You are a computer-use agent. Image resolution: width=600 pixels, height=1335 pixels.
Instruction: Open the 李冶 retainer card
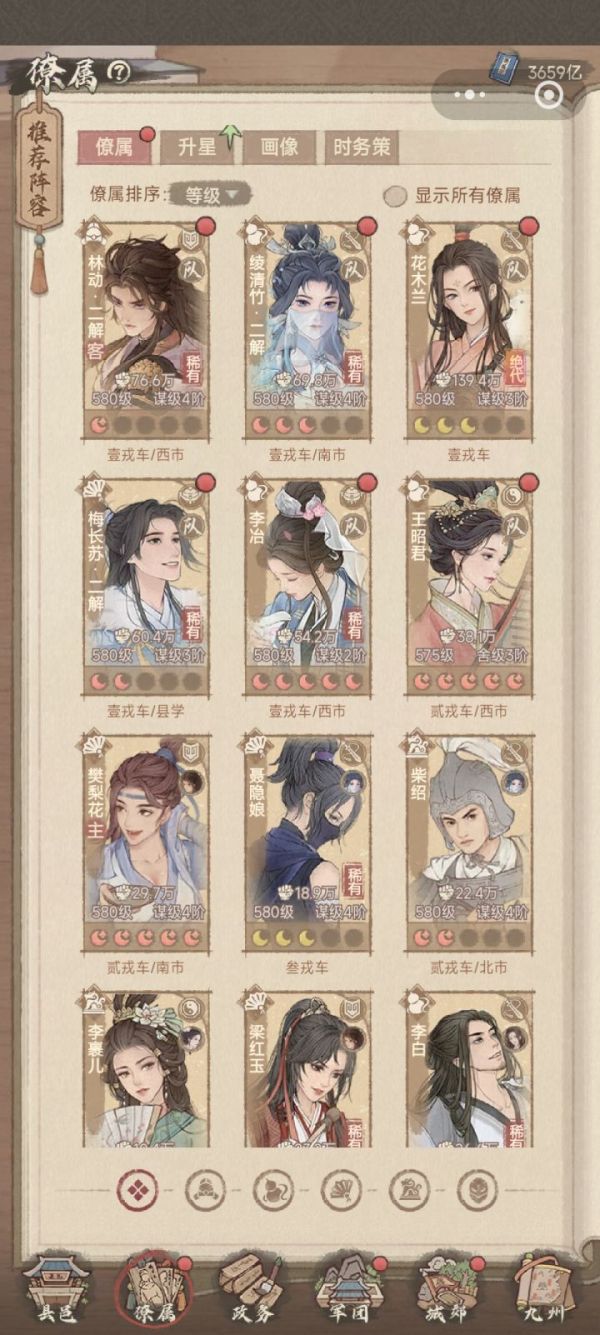pyautogui.click(x=308, y=585)
